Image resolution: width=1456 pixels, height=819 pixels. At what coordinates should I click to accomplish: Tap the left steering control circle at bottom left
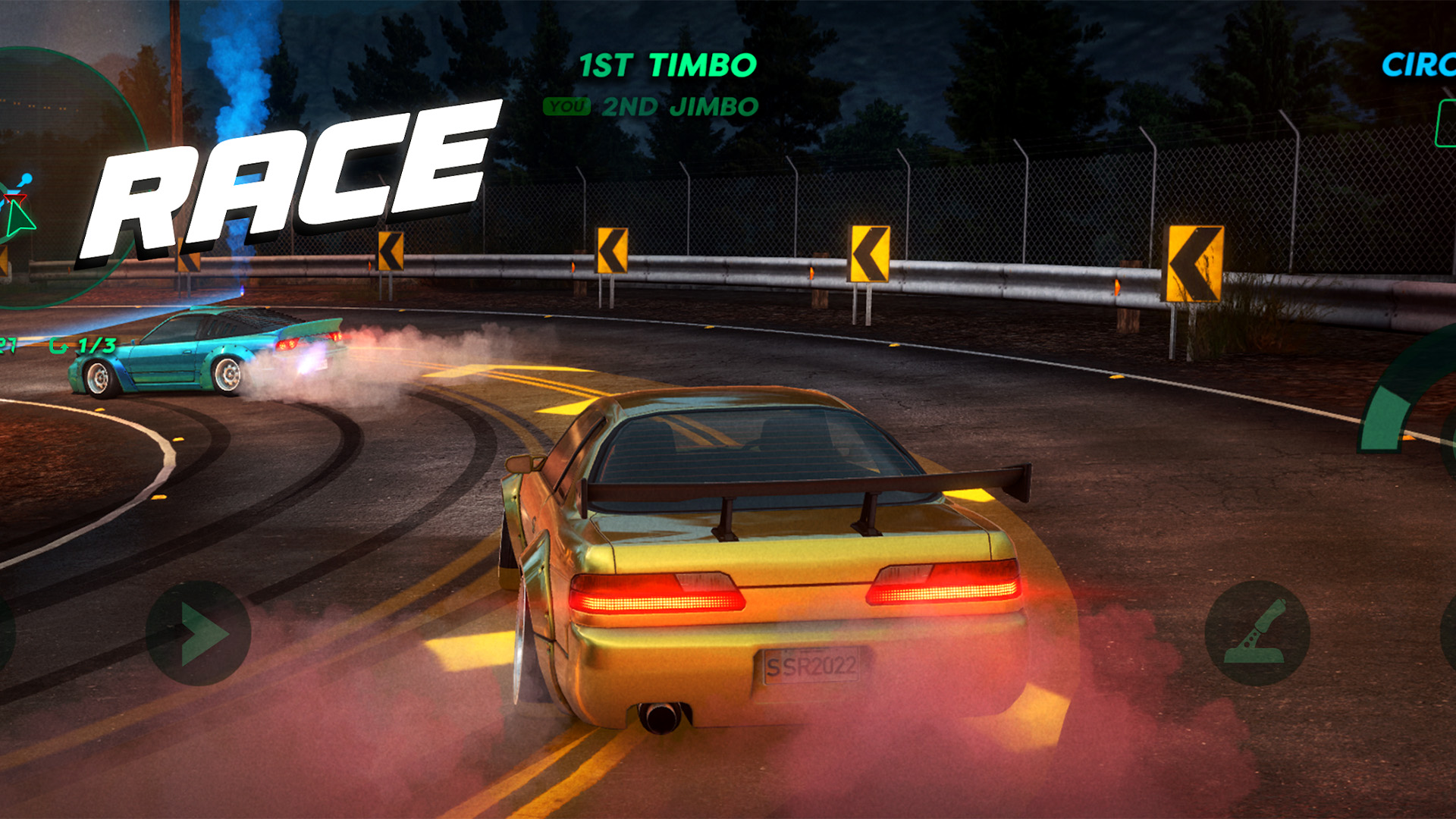pos(199,631)
